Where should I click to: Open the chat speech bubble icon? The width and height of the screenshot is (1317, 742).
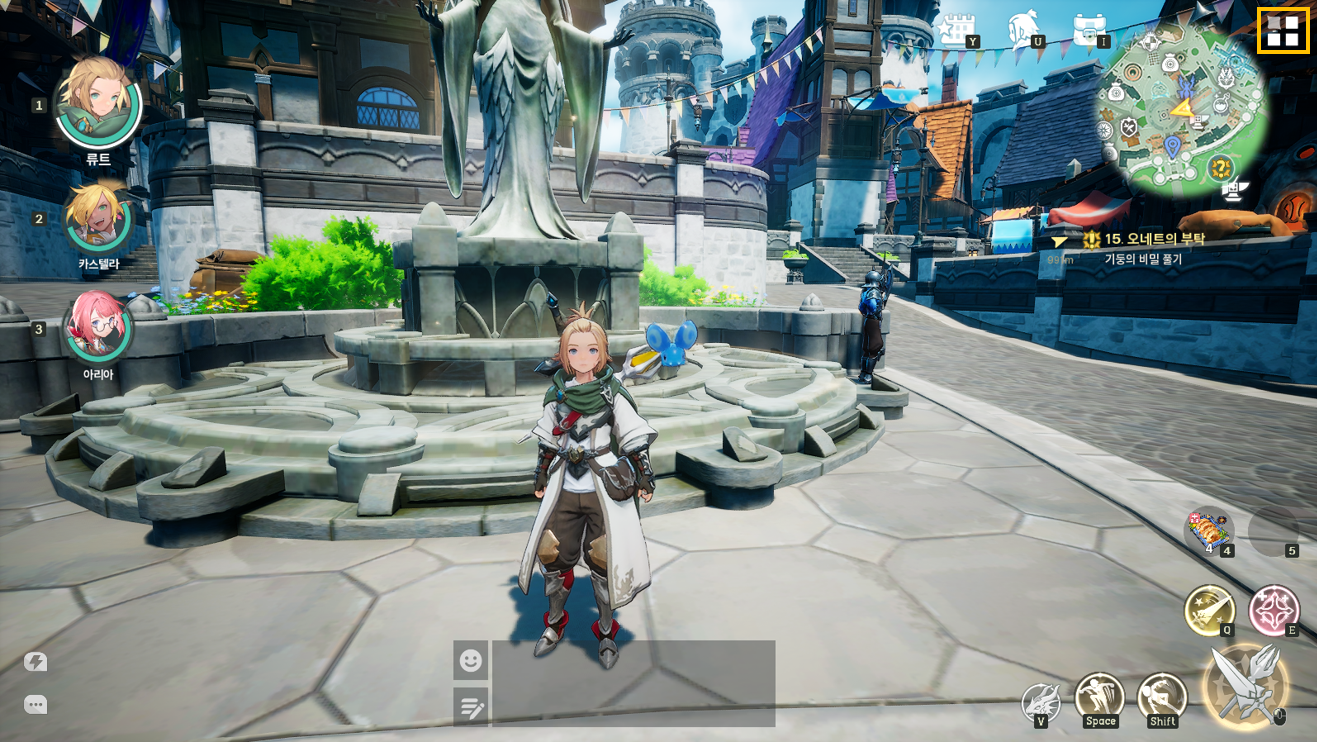click(x=36, y=705)
